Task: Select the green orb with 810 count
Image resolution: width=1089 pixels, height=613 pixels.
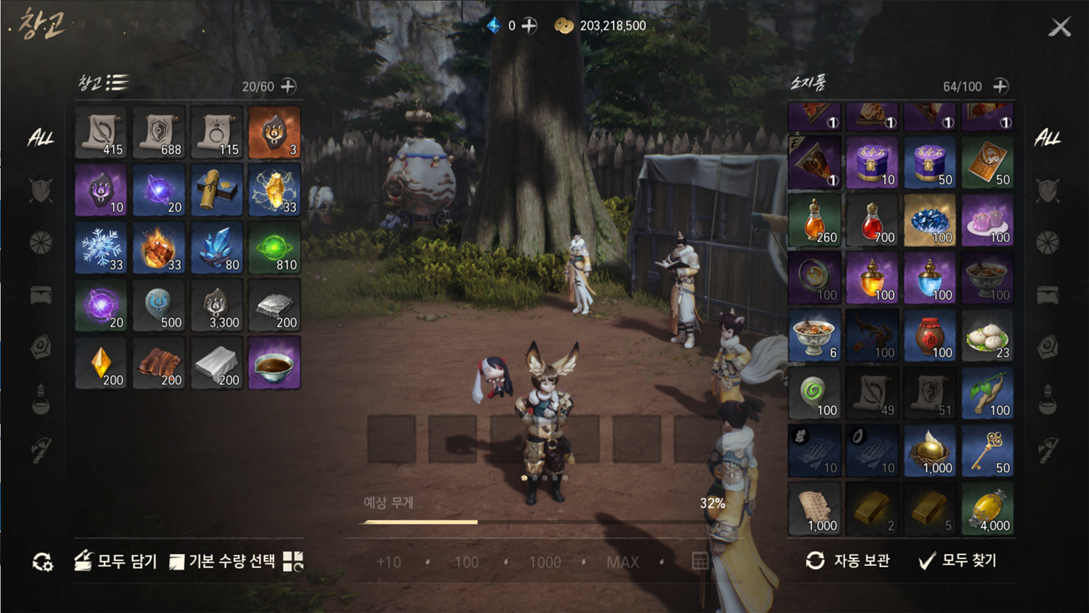Action: (x=274, y=247)
